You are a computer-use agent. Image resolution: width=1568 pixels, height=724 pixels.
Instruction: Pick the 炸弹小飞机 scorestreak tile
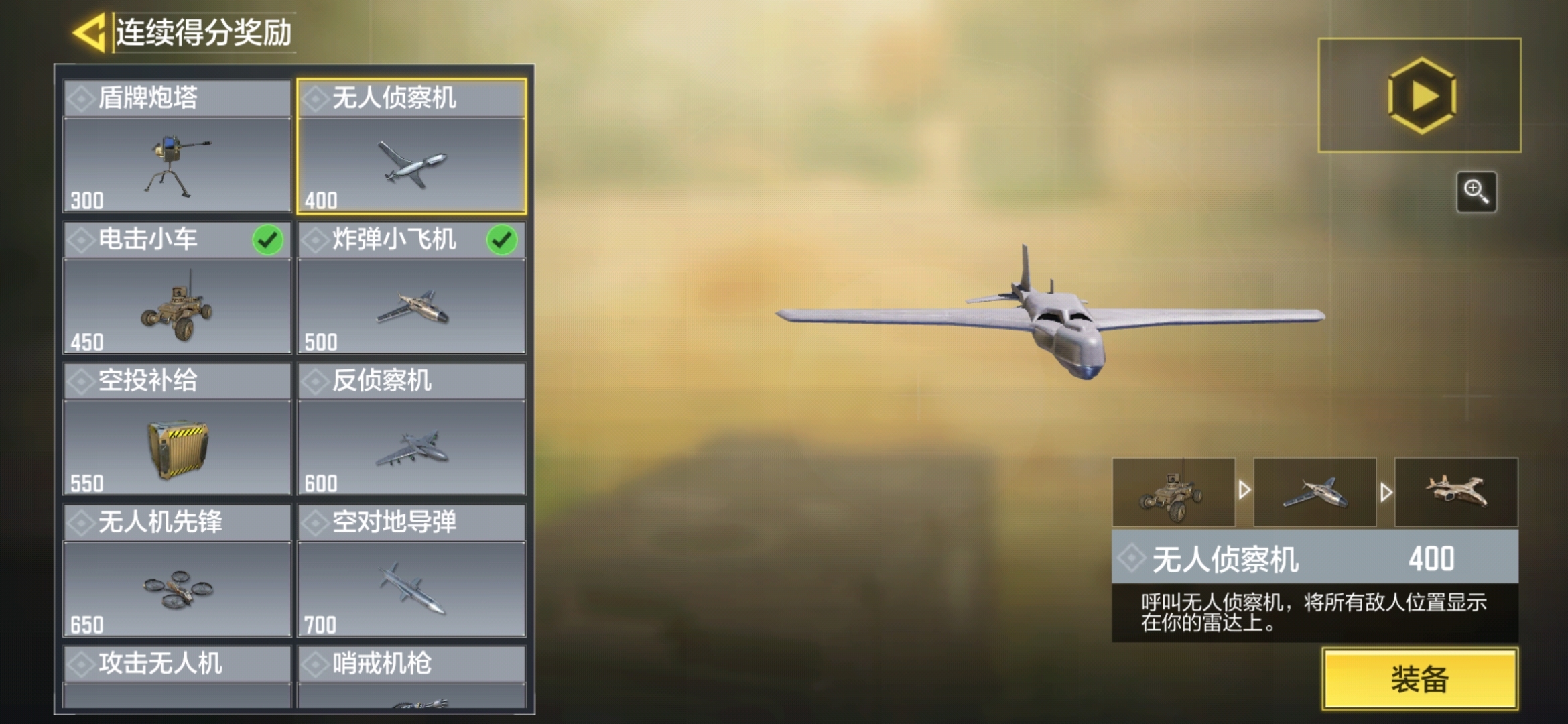411,288
